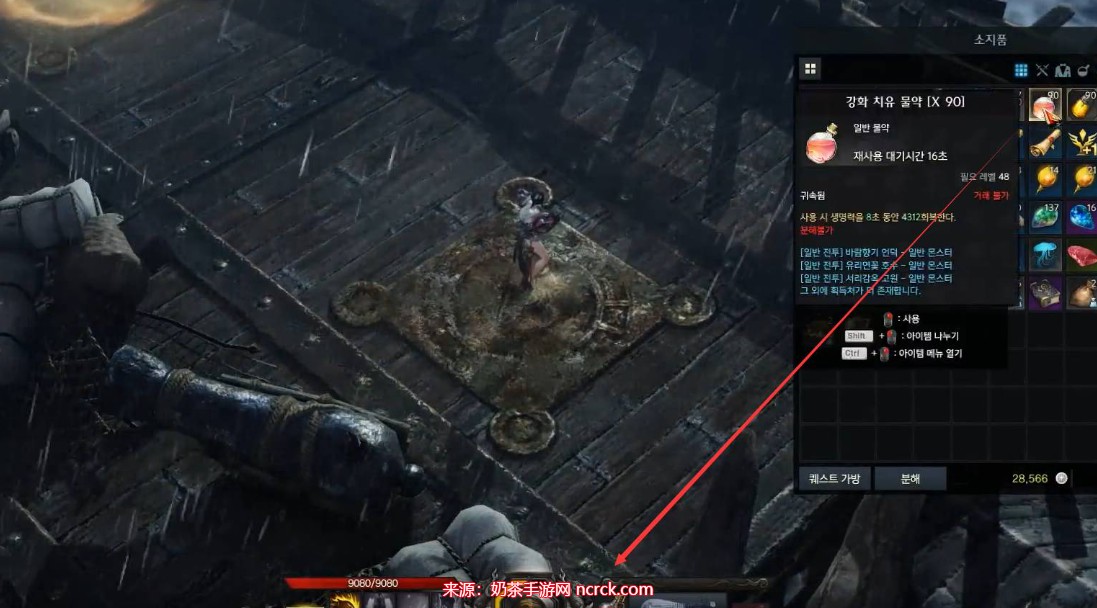This screenshot has height=608, width=1097.
Task: Switch to the blue grid all-items tab
Action: [x=1021, y=70]
